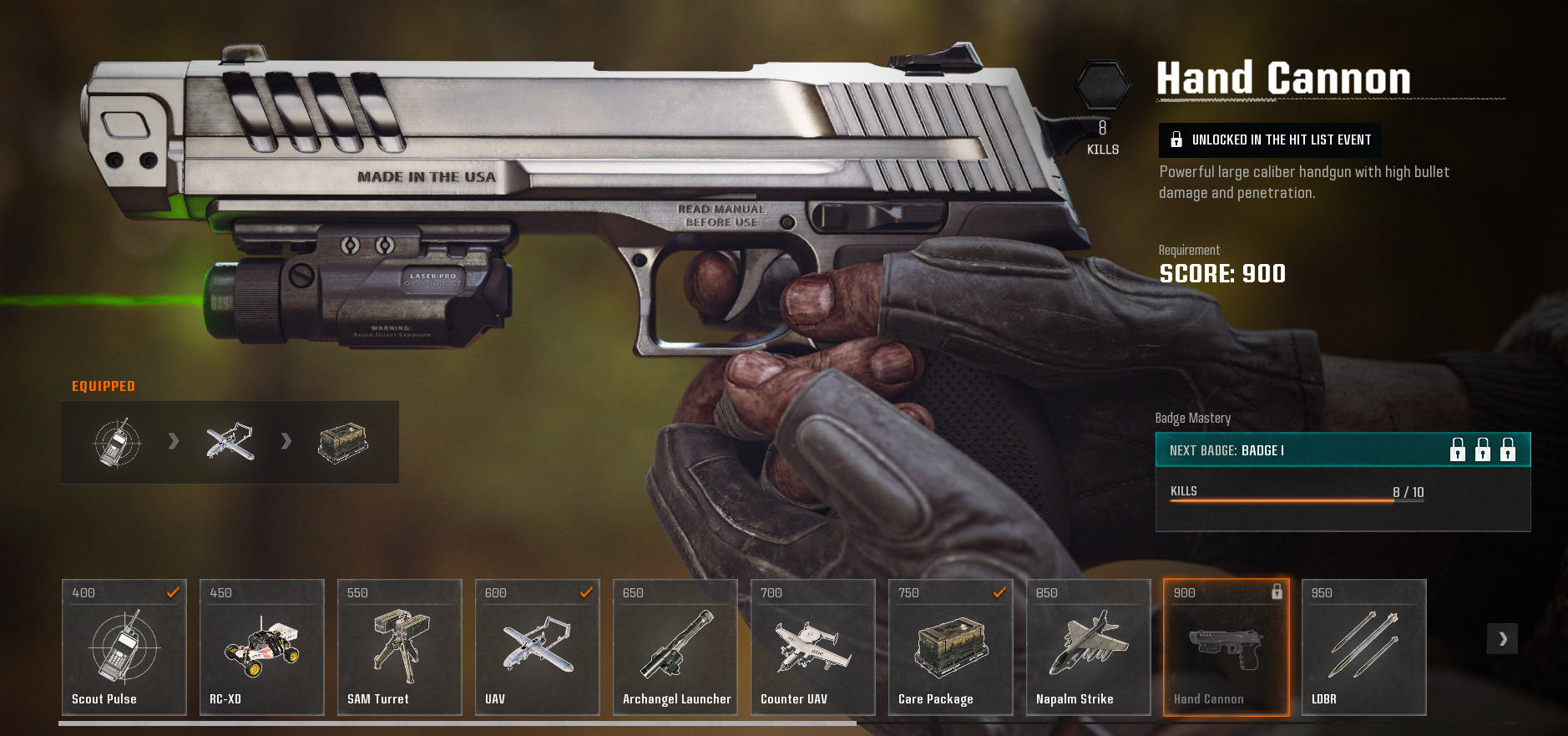
Task: Choose the RC-XD scorestreak
Action: [x=262, y=647]
